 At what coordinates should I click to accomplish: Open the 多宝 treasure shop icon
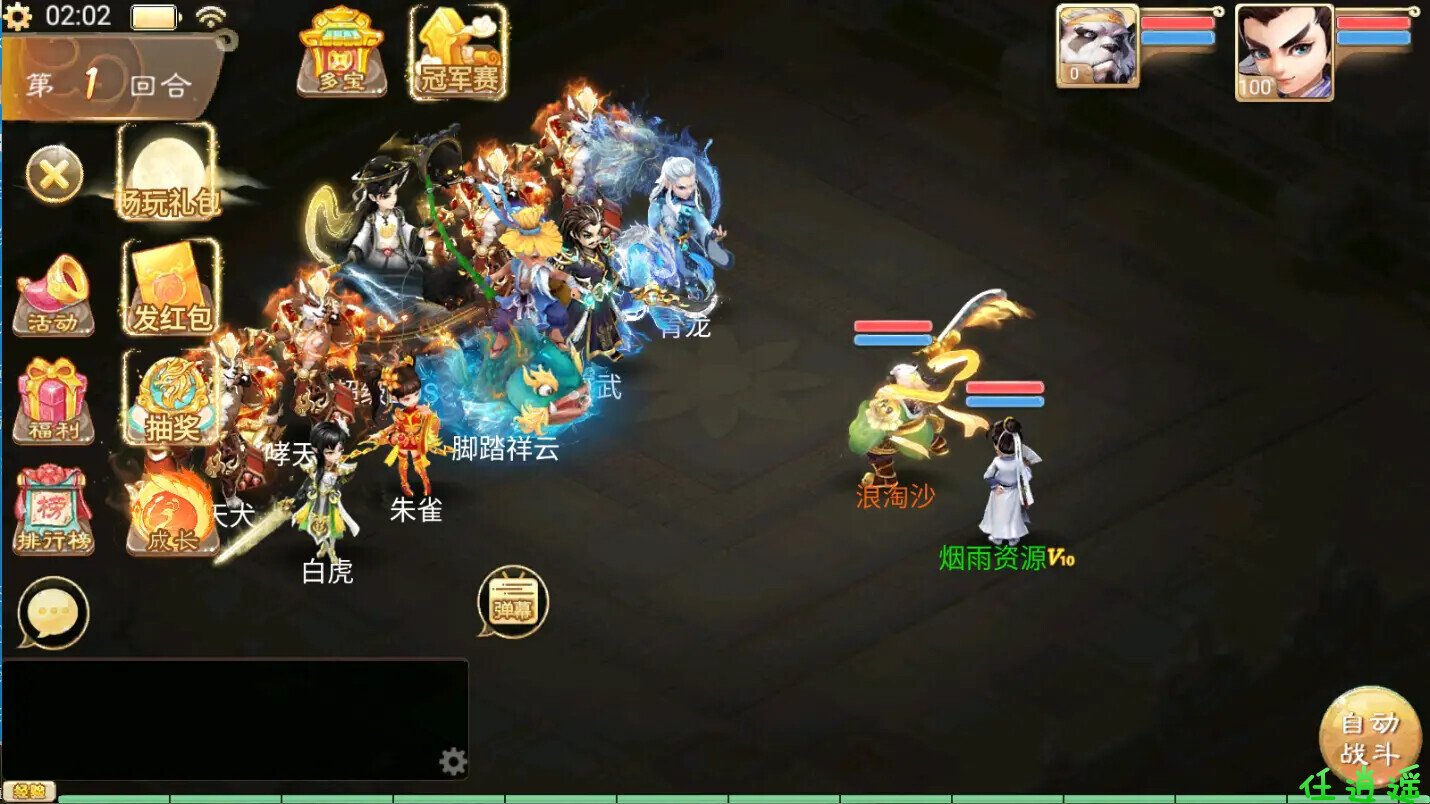tap(342, 52)
